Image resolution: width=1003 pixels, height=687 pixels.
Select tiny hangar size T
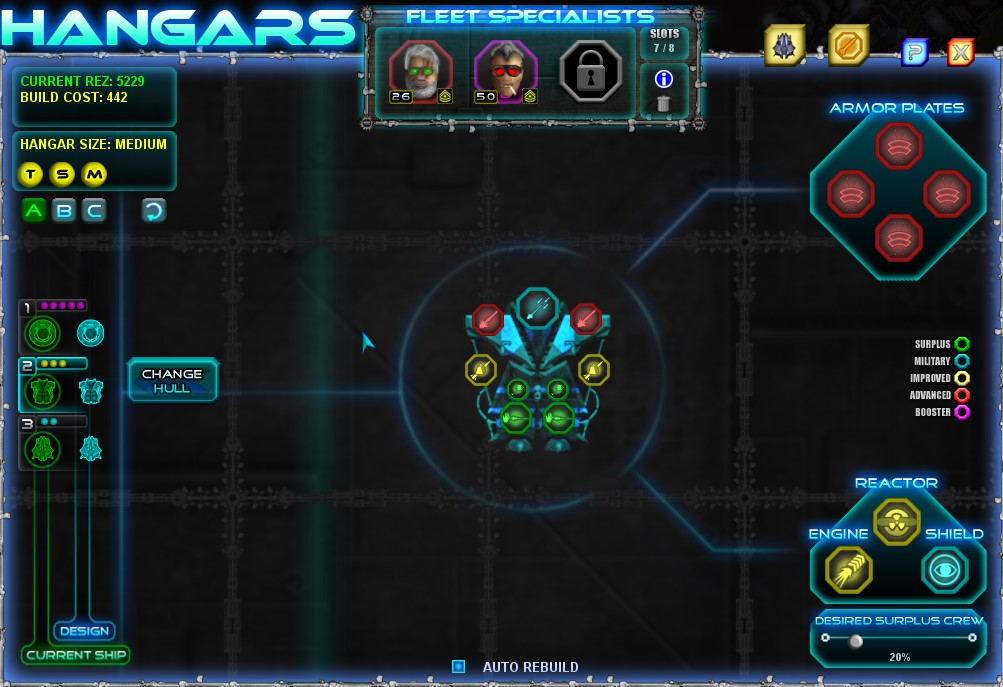point(31,175)
